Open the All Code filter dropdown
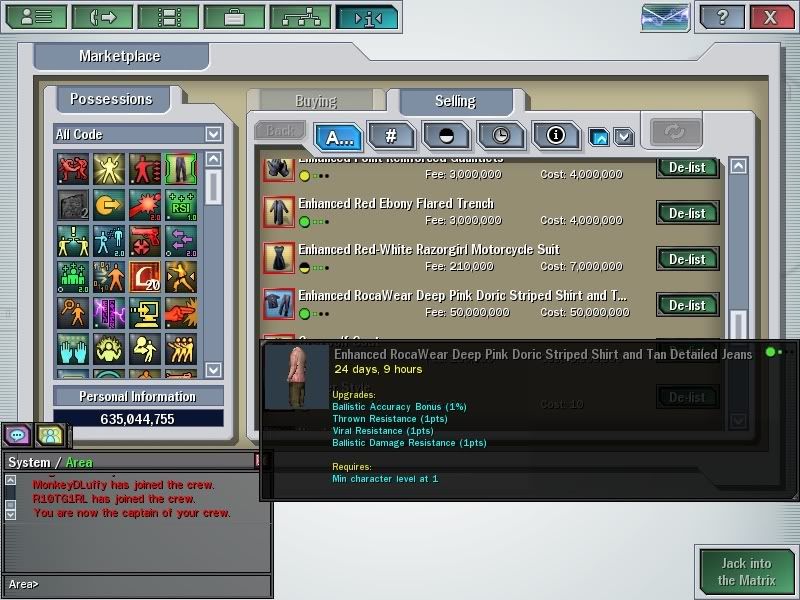800x600 pixels. click(213, 134)
